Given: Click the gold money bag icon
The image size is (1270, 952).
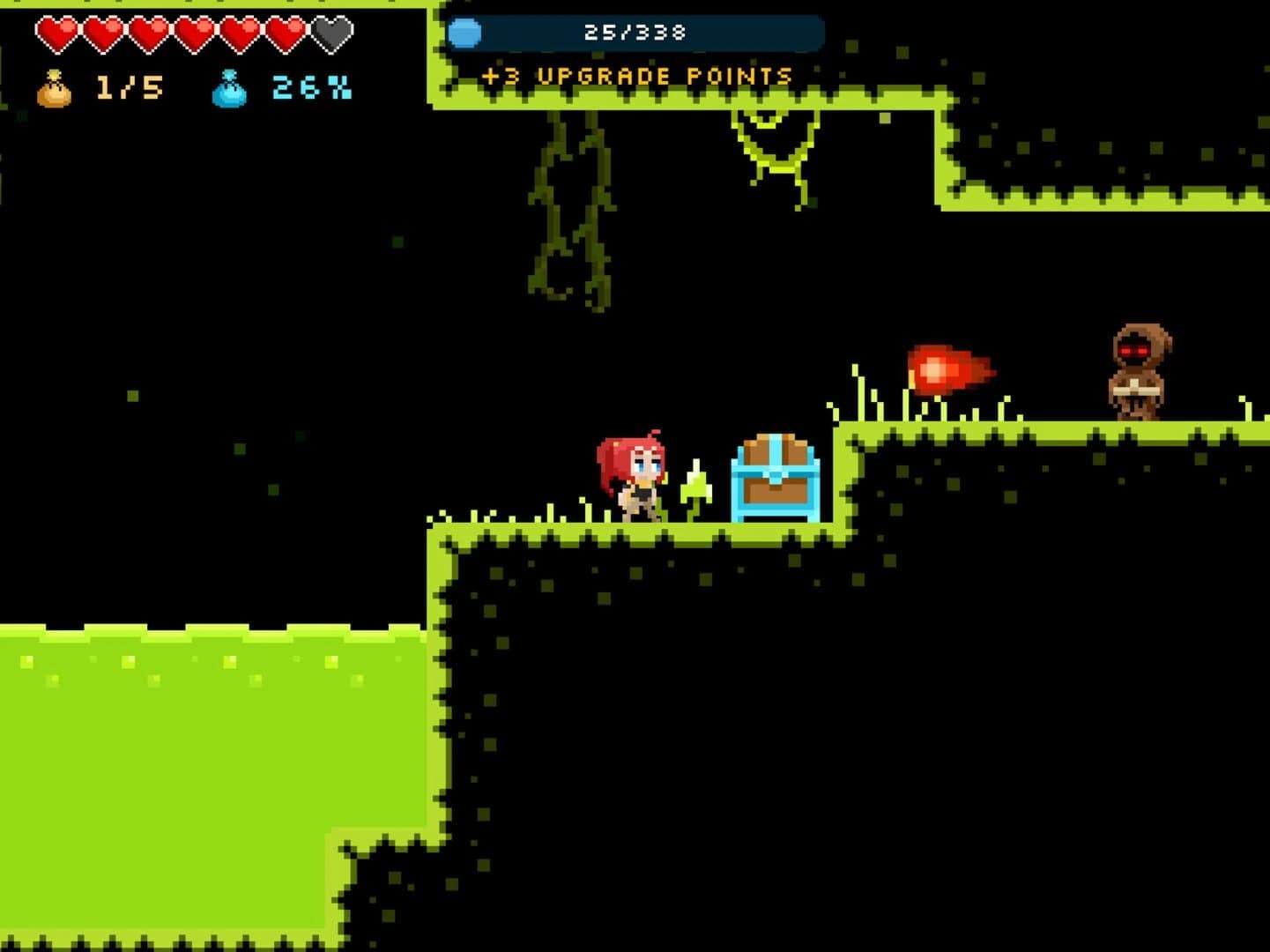Looking at the screenshot, I should (53, 88).
